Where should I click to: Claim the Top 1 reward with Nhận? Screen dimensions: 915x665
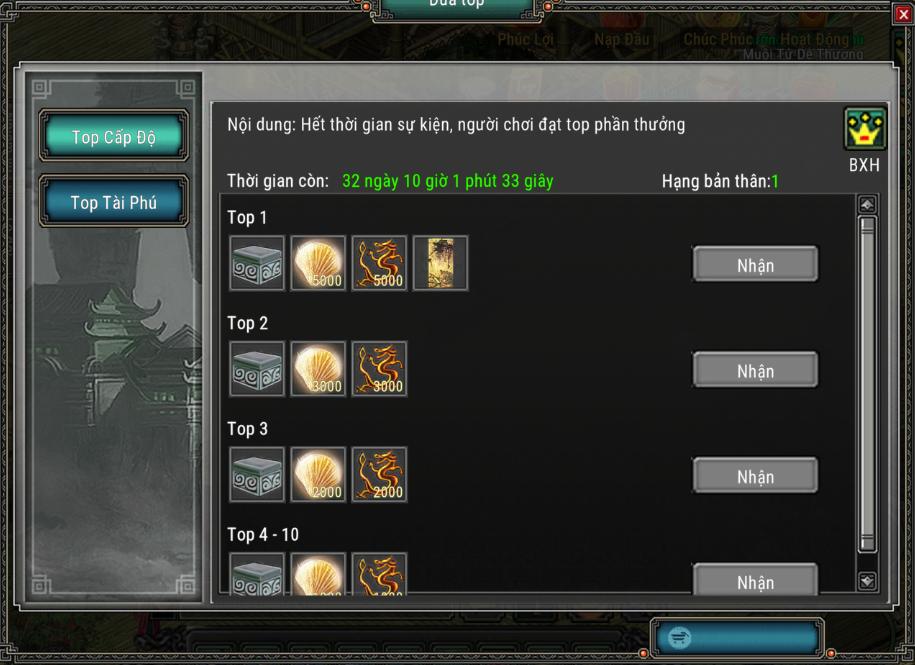755,265
